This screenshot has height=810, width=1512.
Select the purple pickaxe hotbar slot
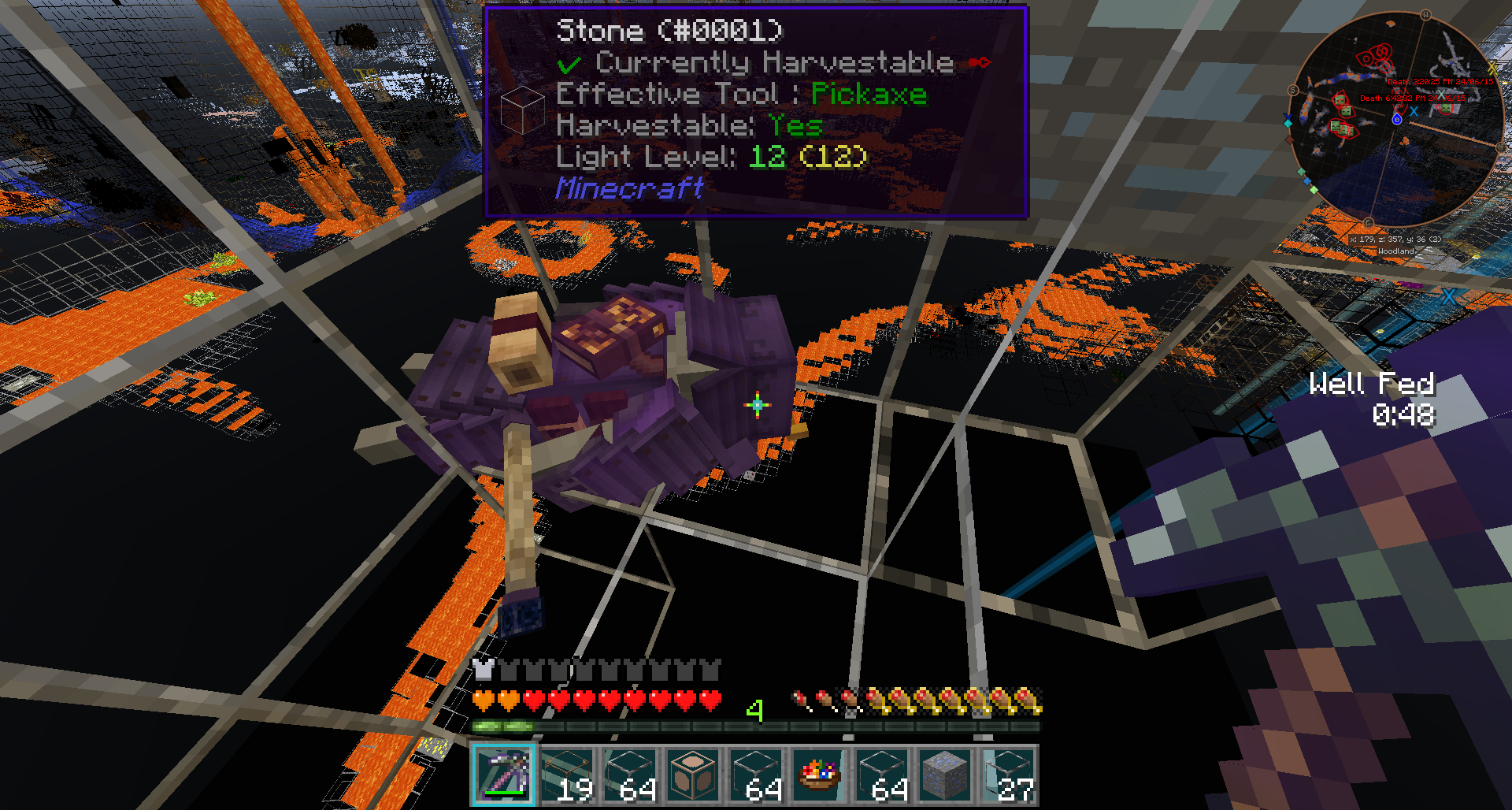tap(503, 775)
